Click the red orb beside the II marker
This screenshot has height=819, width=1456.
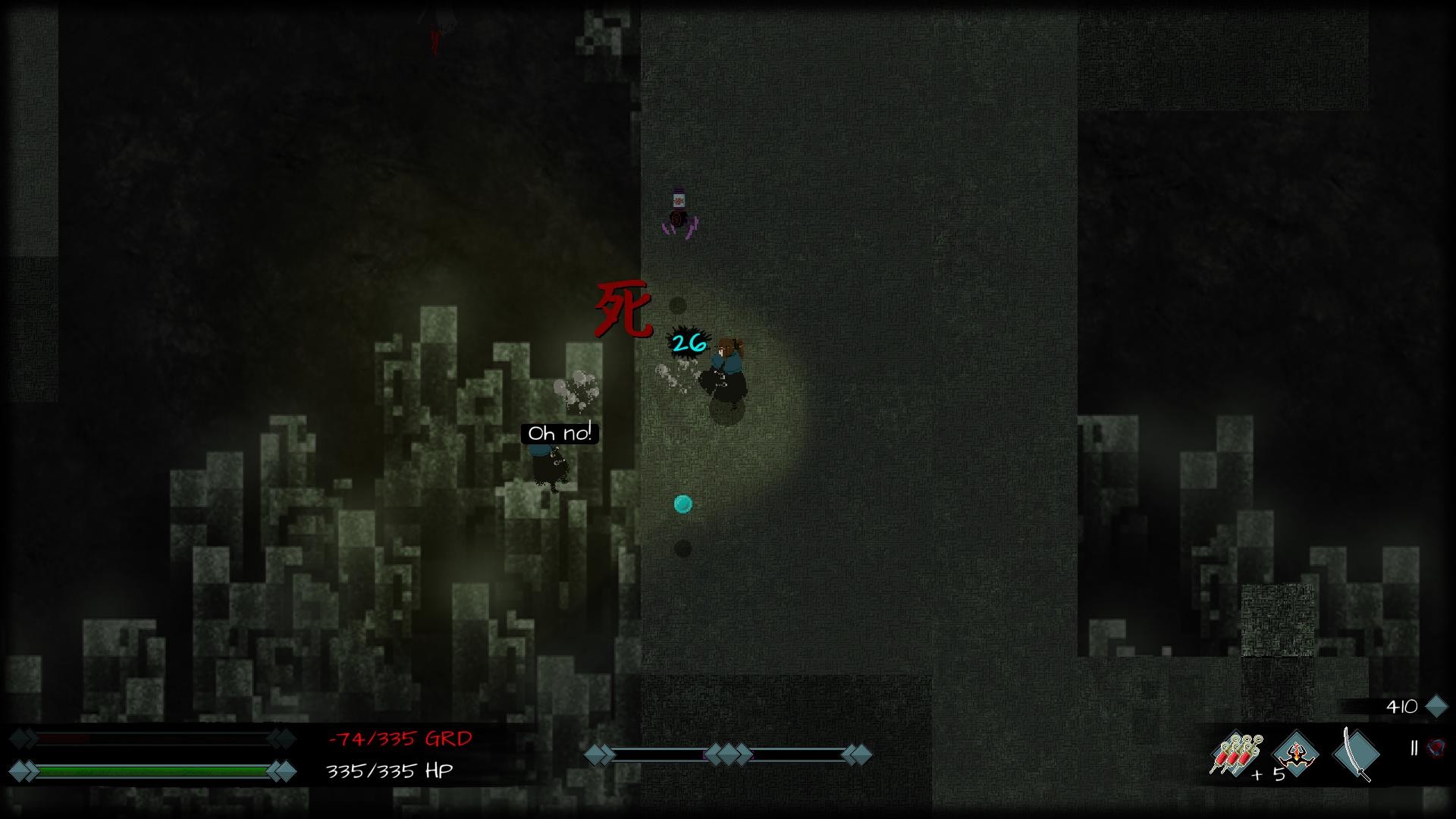pos(1436,747)
